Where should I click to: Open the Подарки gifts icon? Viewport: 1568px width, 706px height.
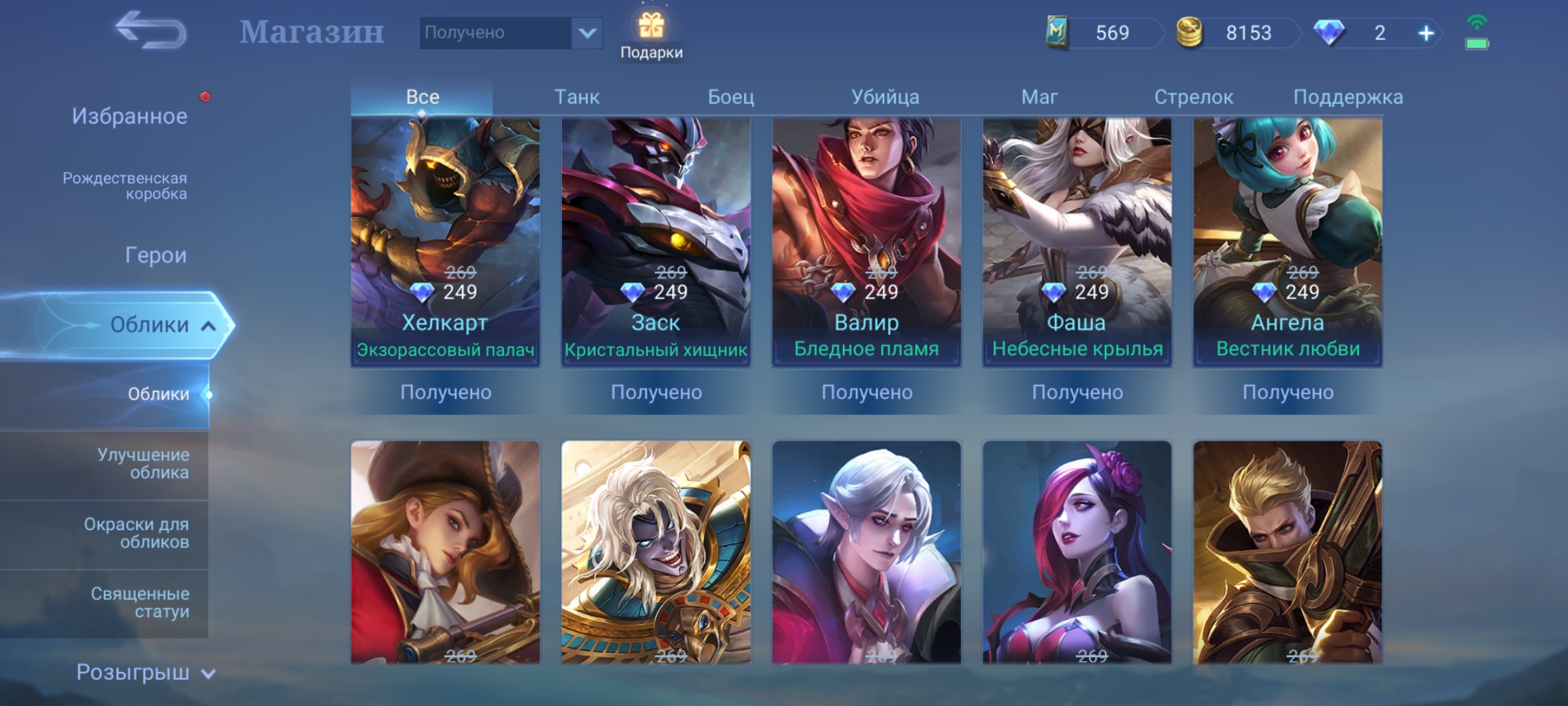[x=651, y=36]
